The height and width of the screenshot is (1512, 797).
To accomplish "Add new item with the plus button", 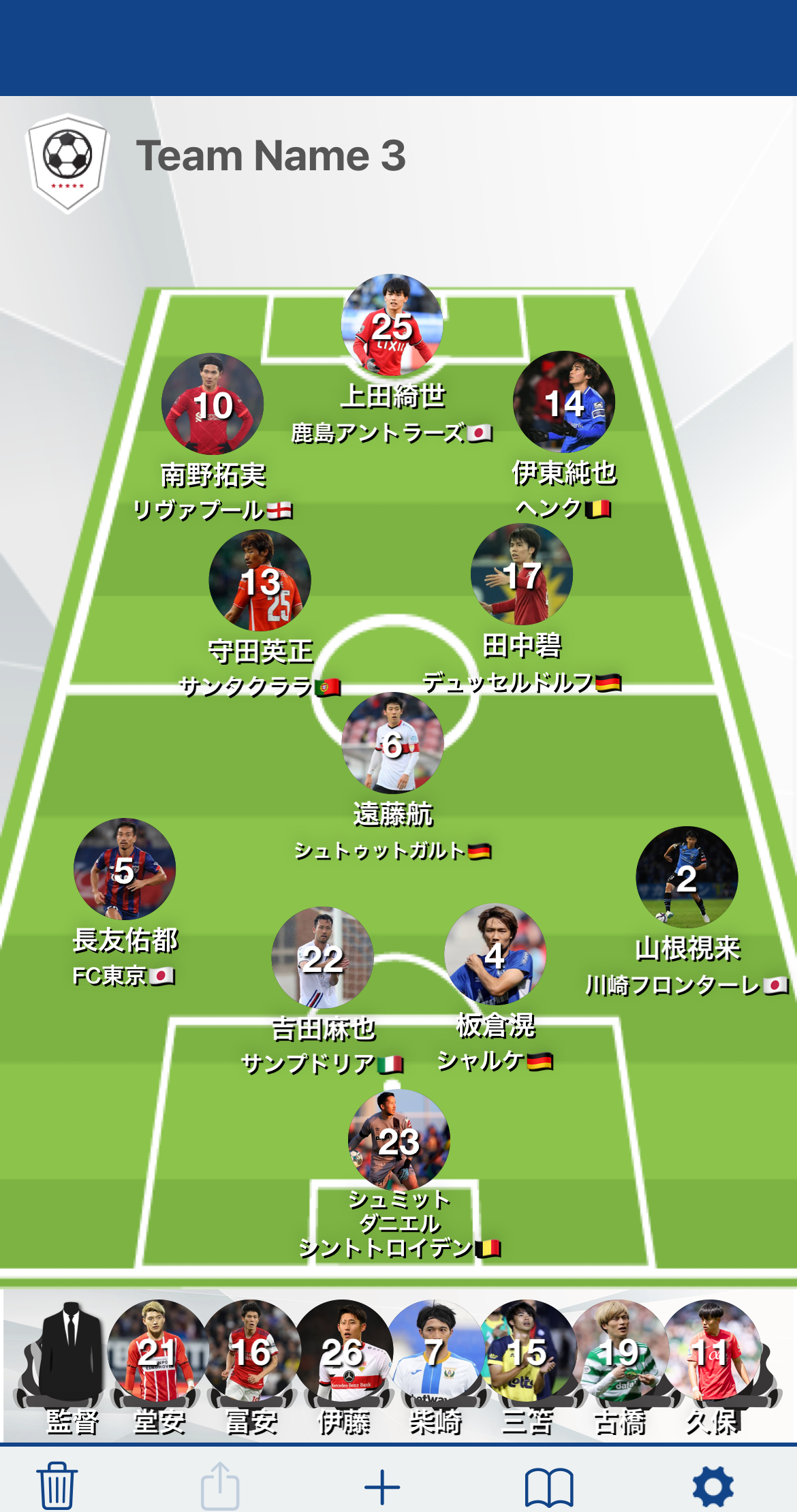I will click(x=382, y=1487).
